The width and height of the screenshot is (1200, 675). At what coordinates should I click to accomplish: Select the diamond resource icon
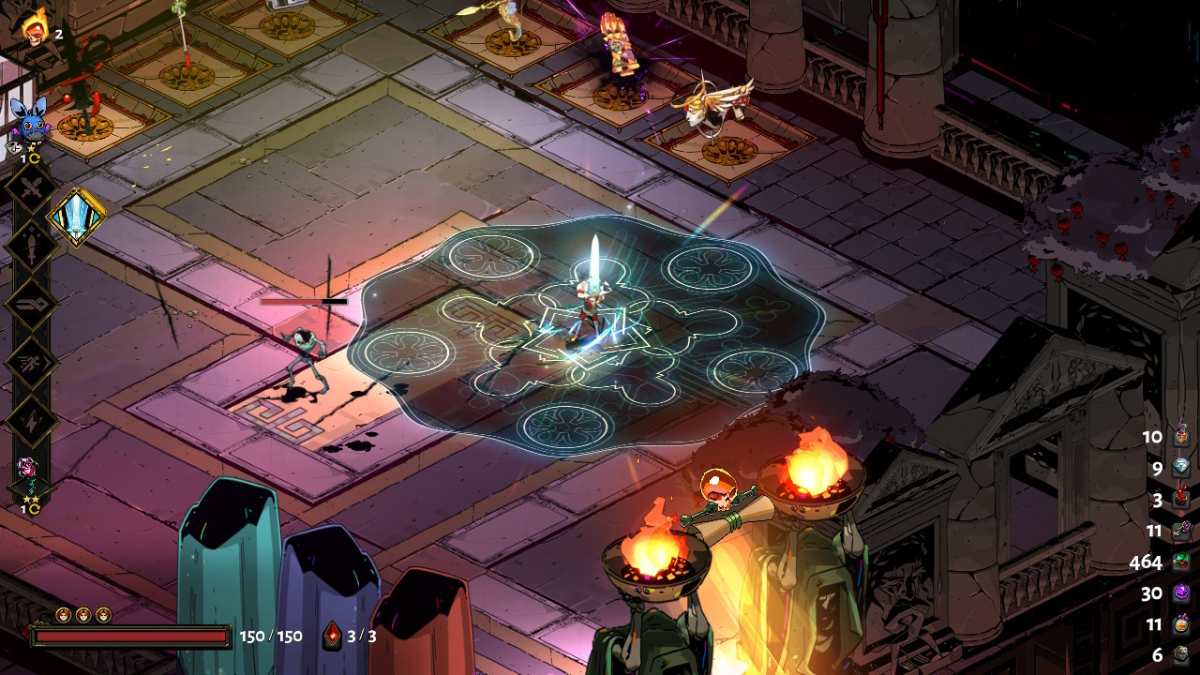point(1182,467)
